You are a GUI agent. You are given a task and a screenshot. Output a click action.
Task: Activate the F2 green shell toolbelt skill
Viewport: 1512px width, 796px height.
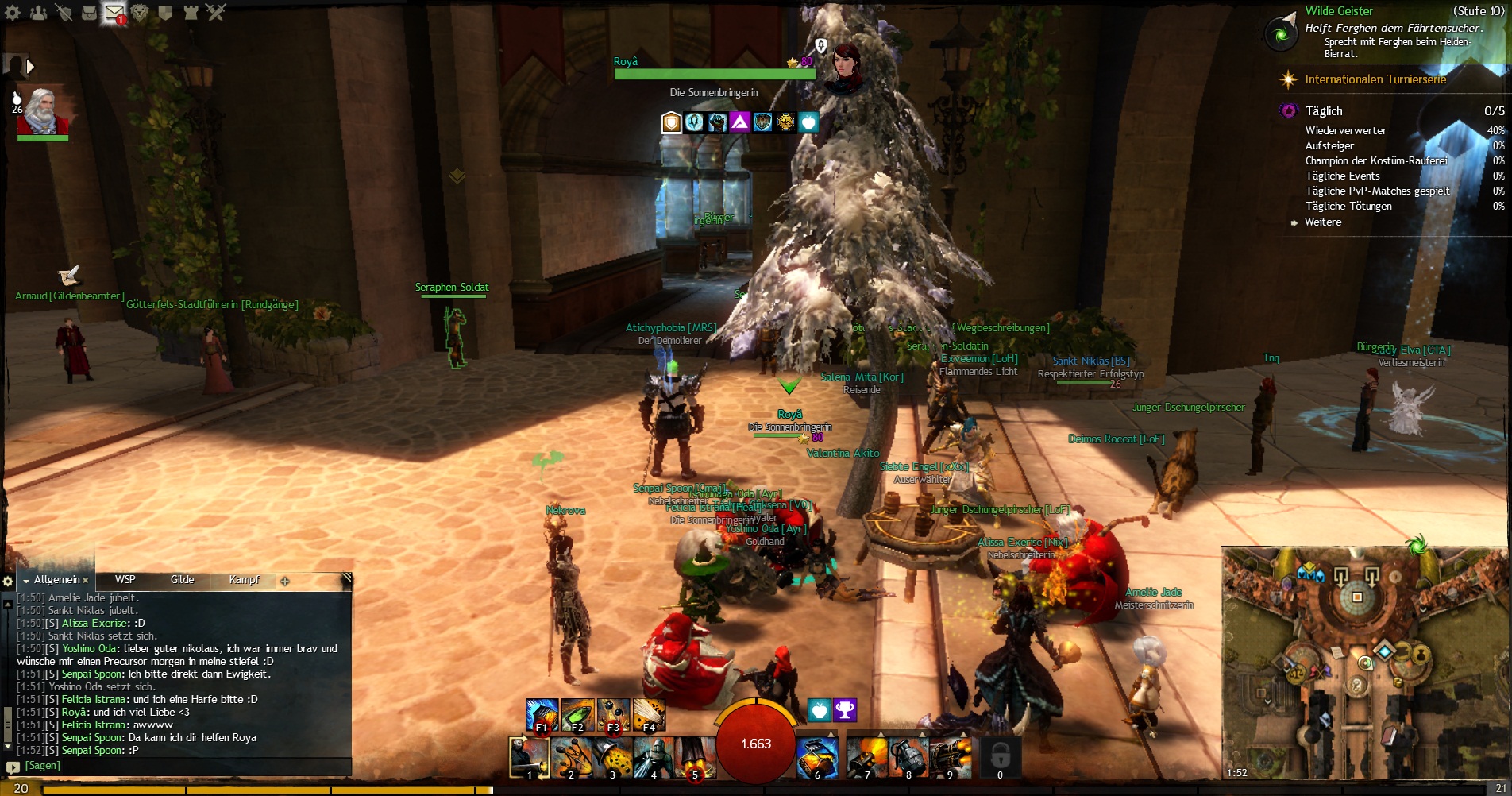pos(577,715)
